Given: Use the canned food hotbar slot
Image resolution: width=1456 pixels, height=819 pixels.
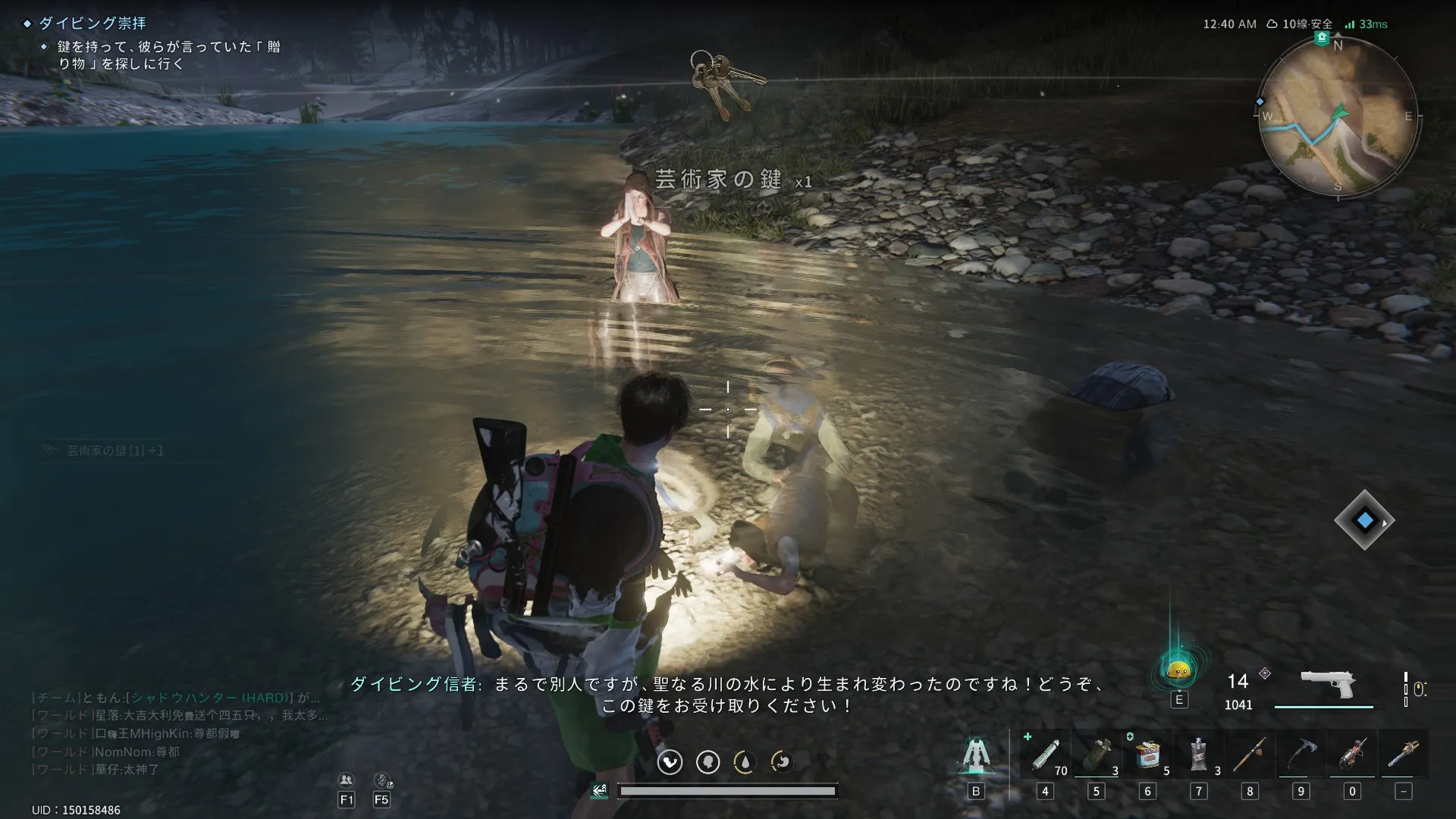Looking at the screenshot, I should [x=1147, y=755].
